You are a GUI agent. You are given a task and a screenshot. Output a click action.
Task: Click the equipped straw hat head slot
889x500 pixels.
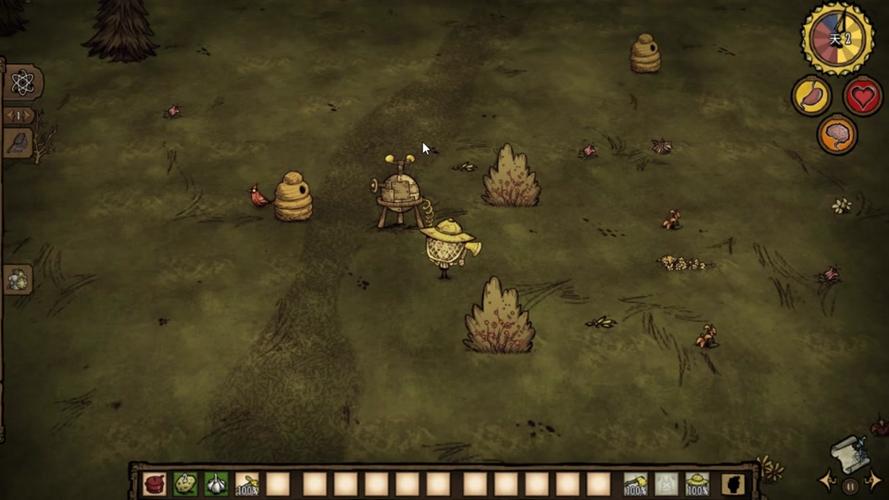tap(697, 485)
